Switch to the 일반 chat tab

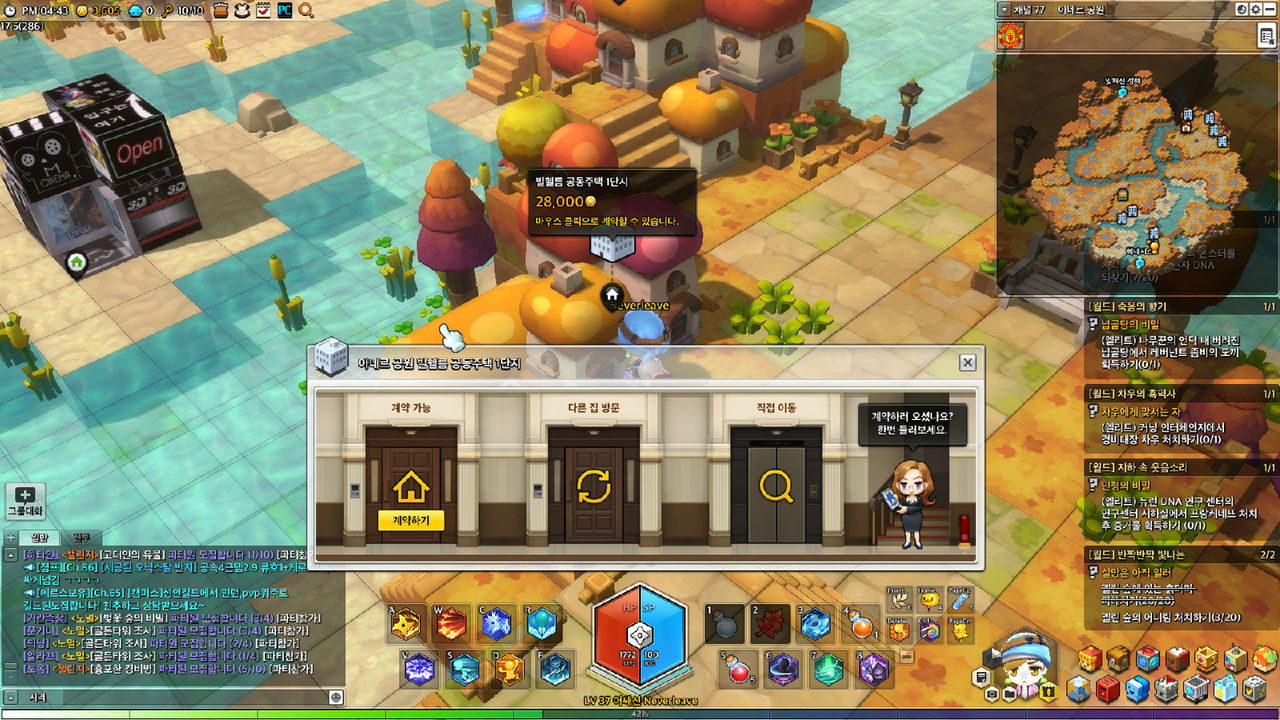coord(40,538)
